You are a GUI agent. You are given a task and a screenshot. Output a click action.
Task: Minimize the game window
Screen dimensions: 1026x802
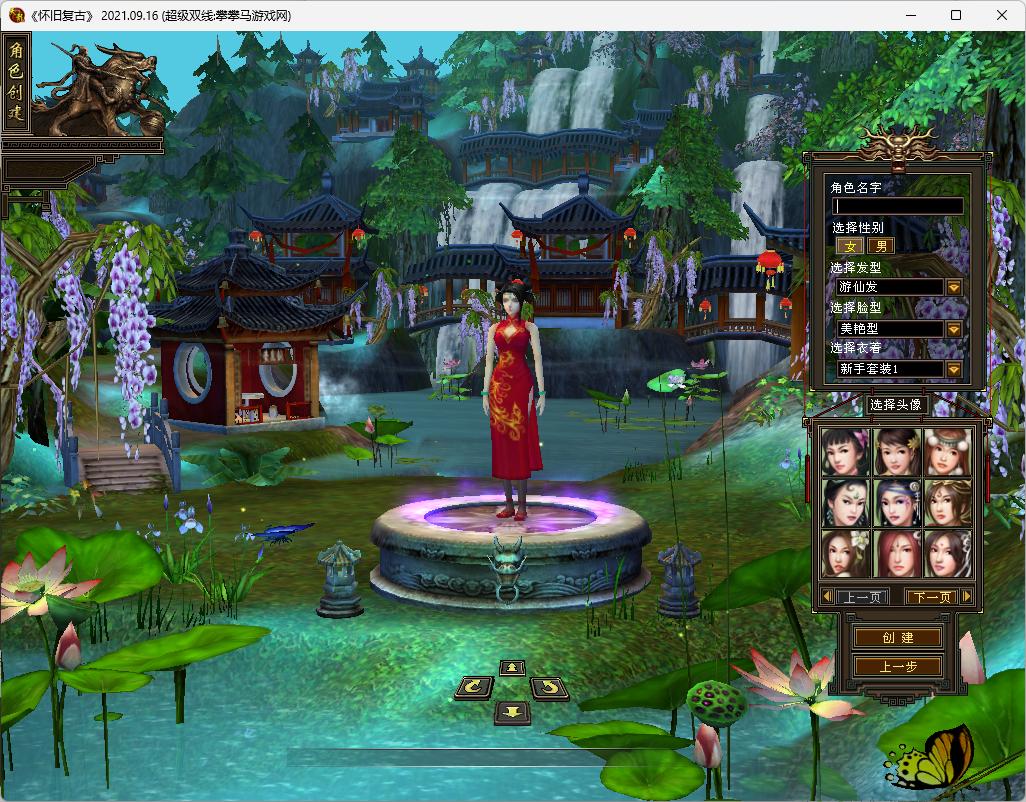(911, 15)
